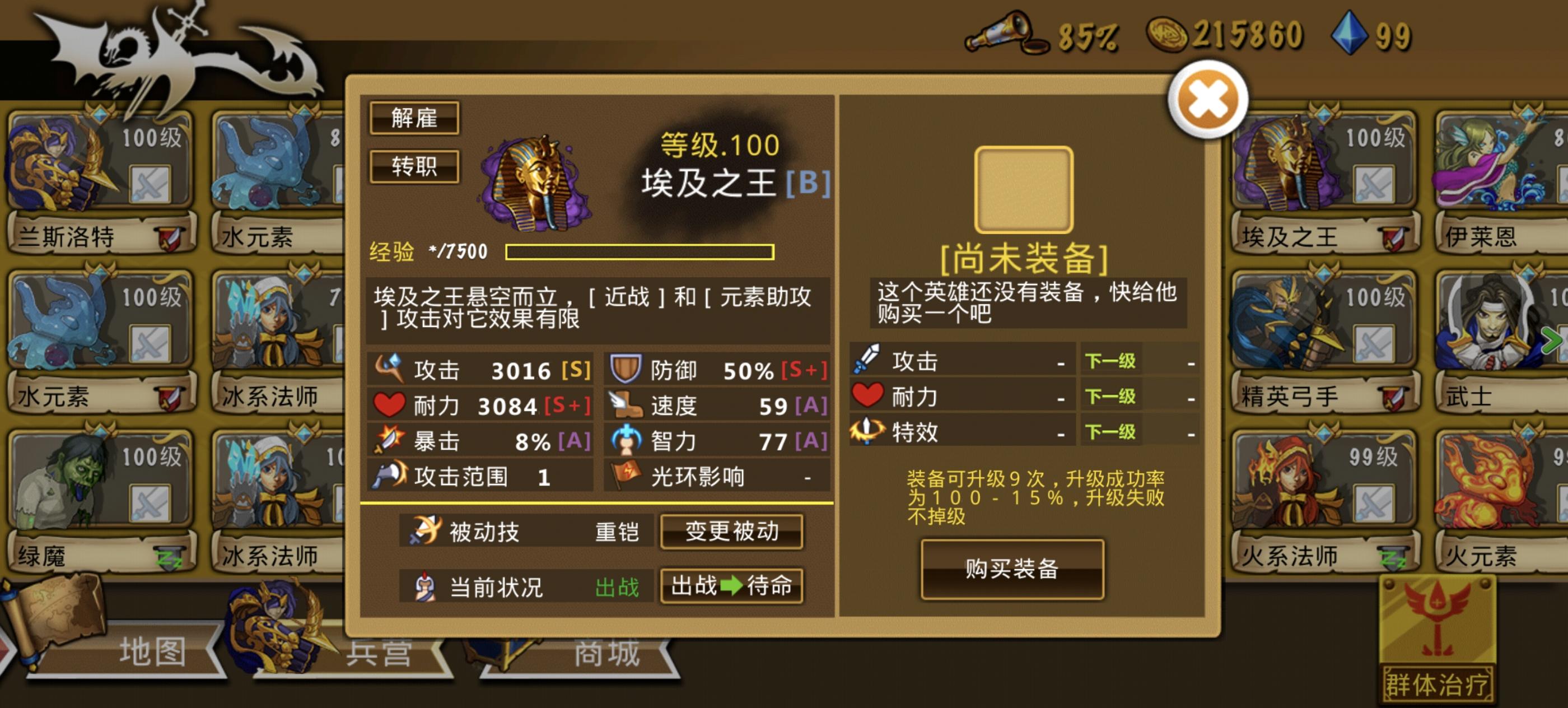Click 转职 to change hero class
Screen dimensions: 1568x708
414,166
